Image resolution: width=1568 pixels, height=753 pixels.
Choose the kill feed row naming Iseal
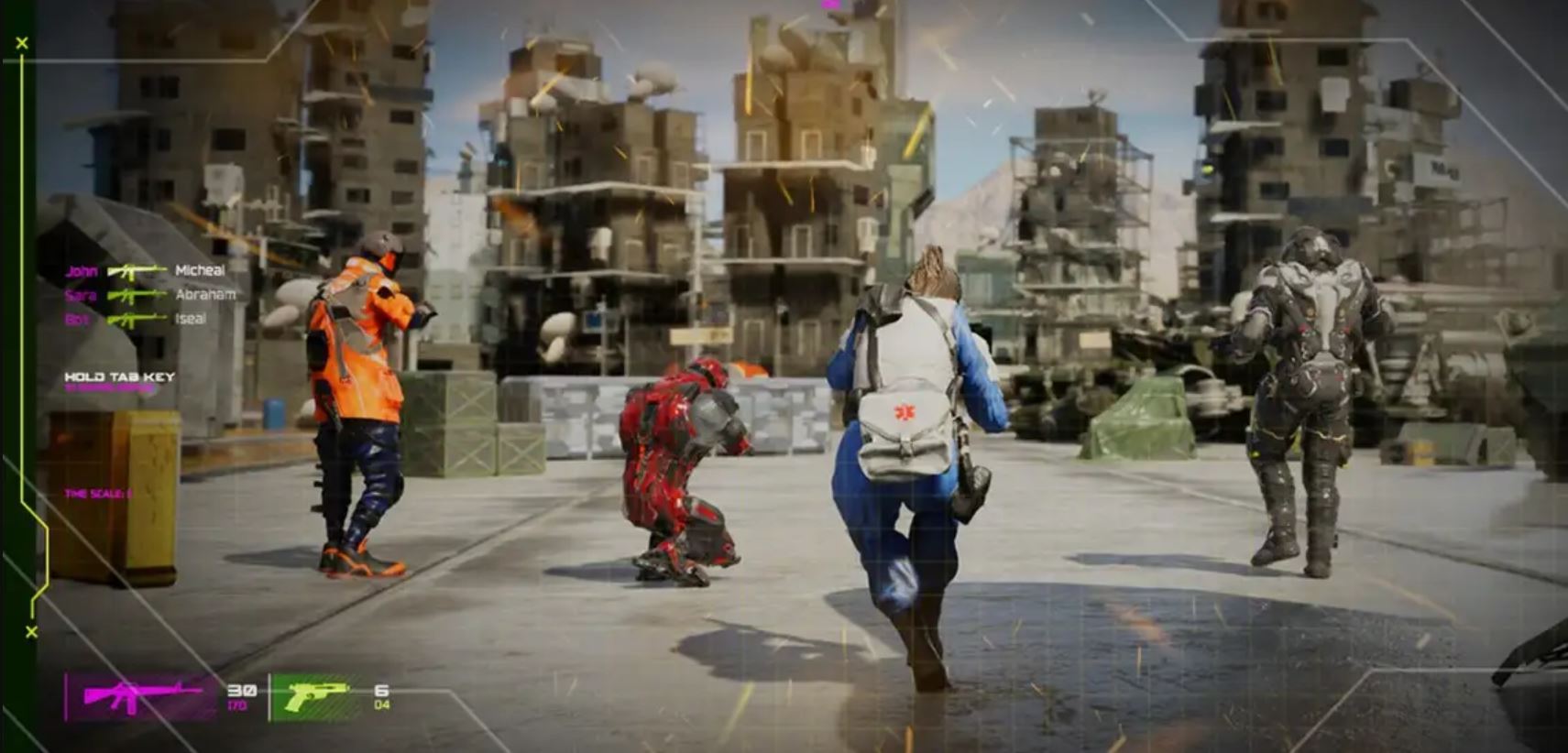136,319
